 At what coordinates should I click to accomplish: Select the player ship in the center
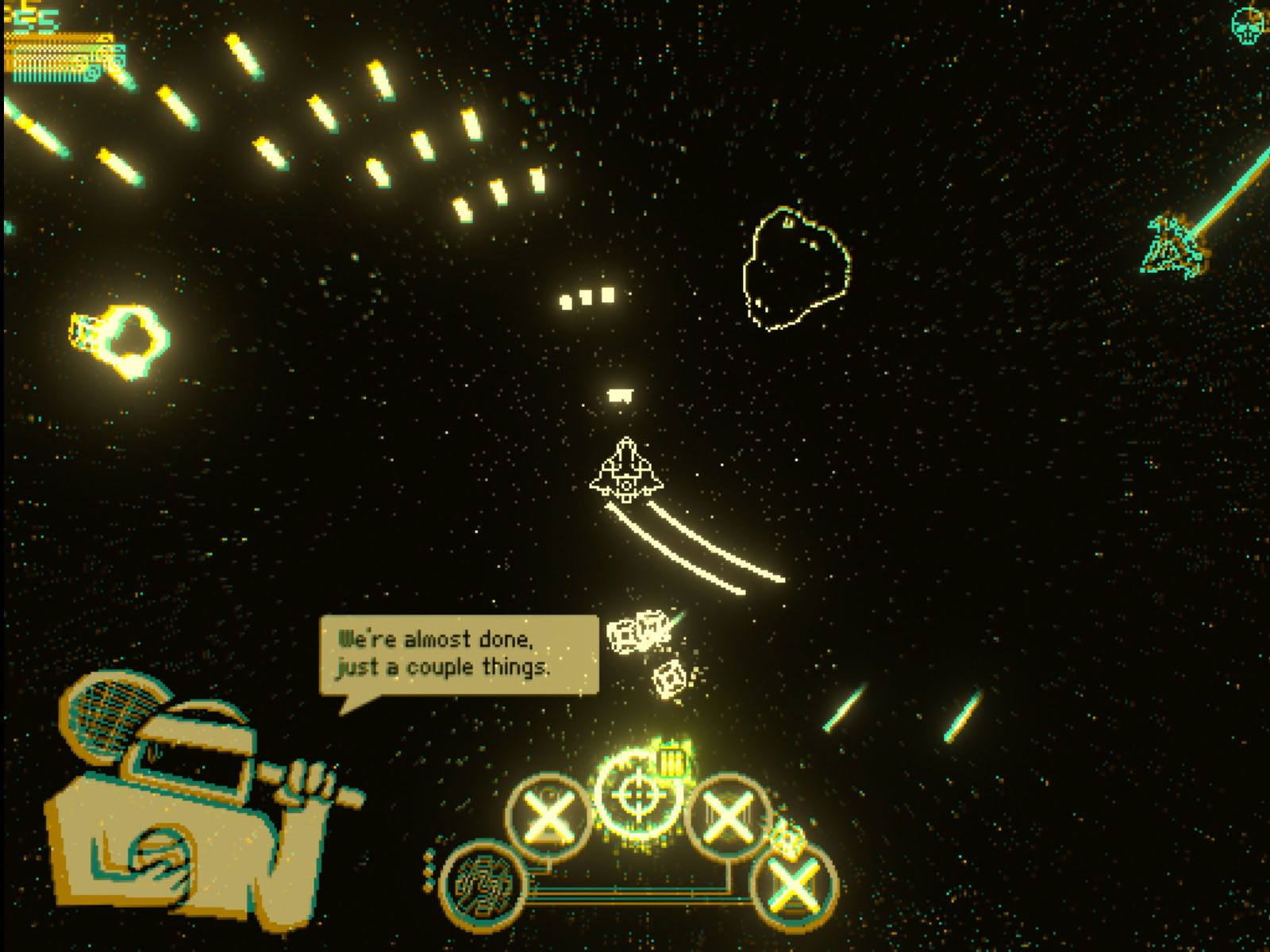click(627, 470)
